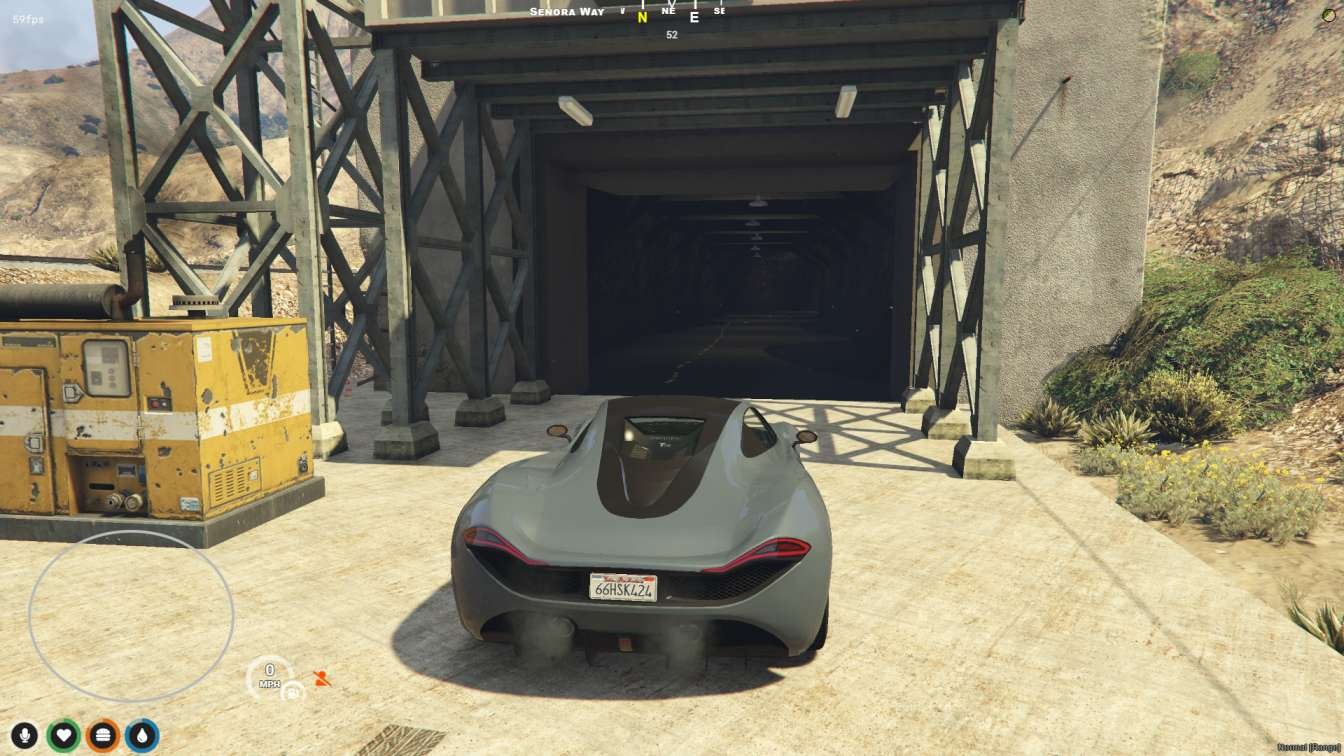Click the health ring progress circle
The width and height of the screenshot is (1344, 756).
[x=63, y=734]
